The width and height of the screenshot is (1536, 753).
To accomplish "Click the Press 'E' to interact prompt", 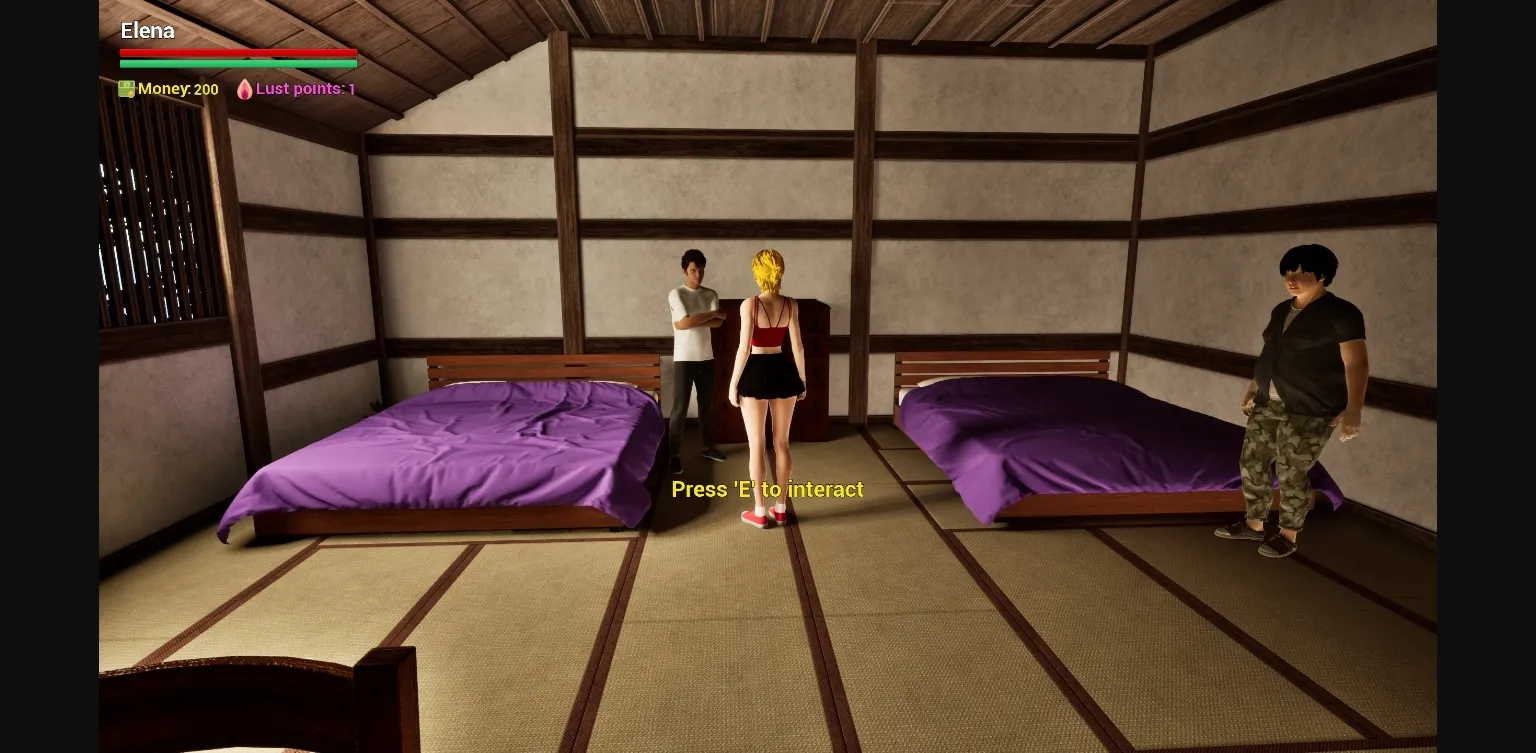I will point(768,489).
